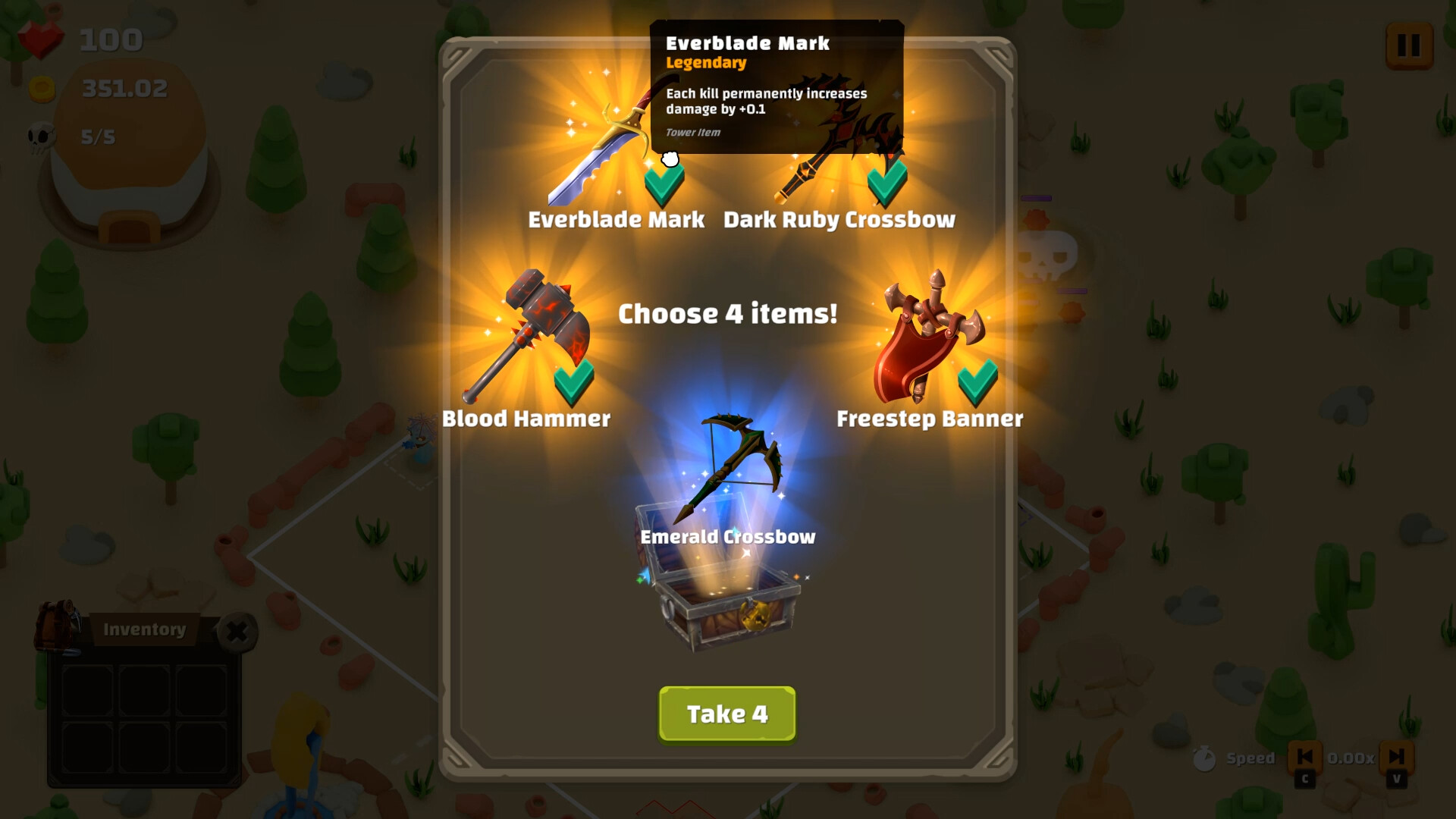Click the gold coin currency counter

pos(42,87)
